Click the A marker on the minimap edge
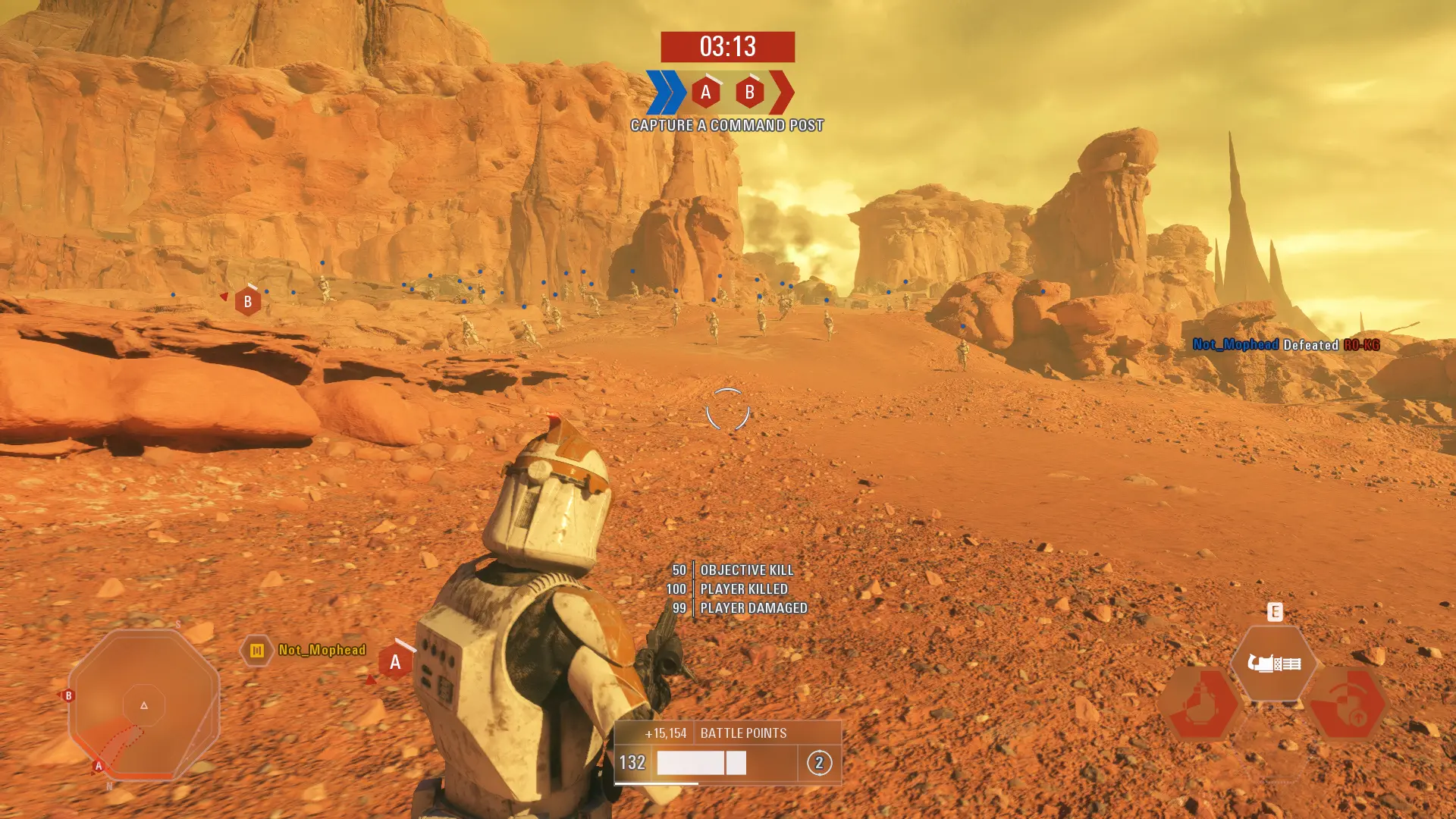Screen dimensions: 1456x819 coord(98,766)
